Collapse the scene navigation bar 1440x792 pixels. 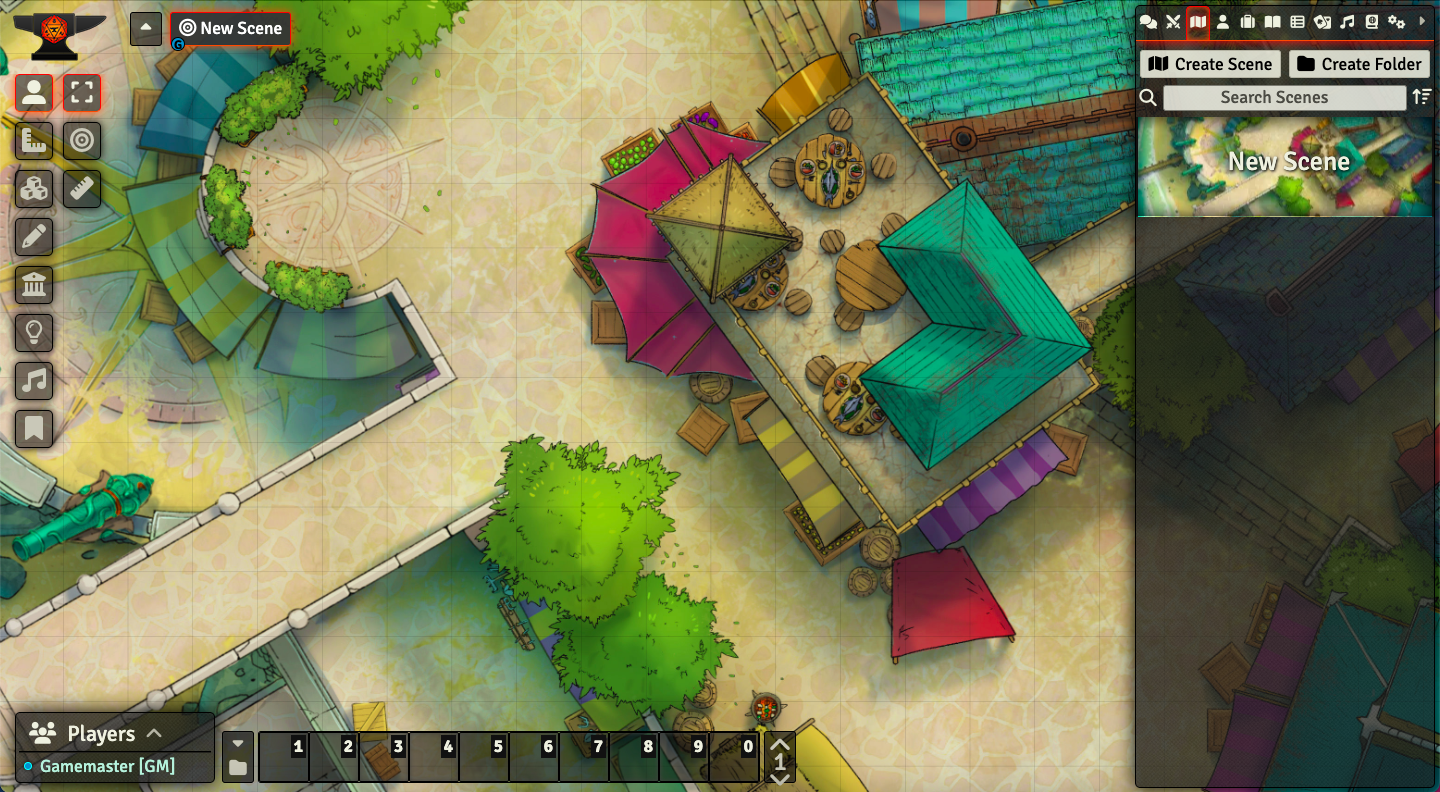click(x=145, y=28)
